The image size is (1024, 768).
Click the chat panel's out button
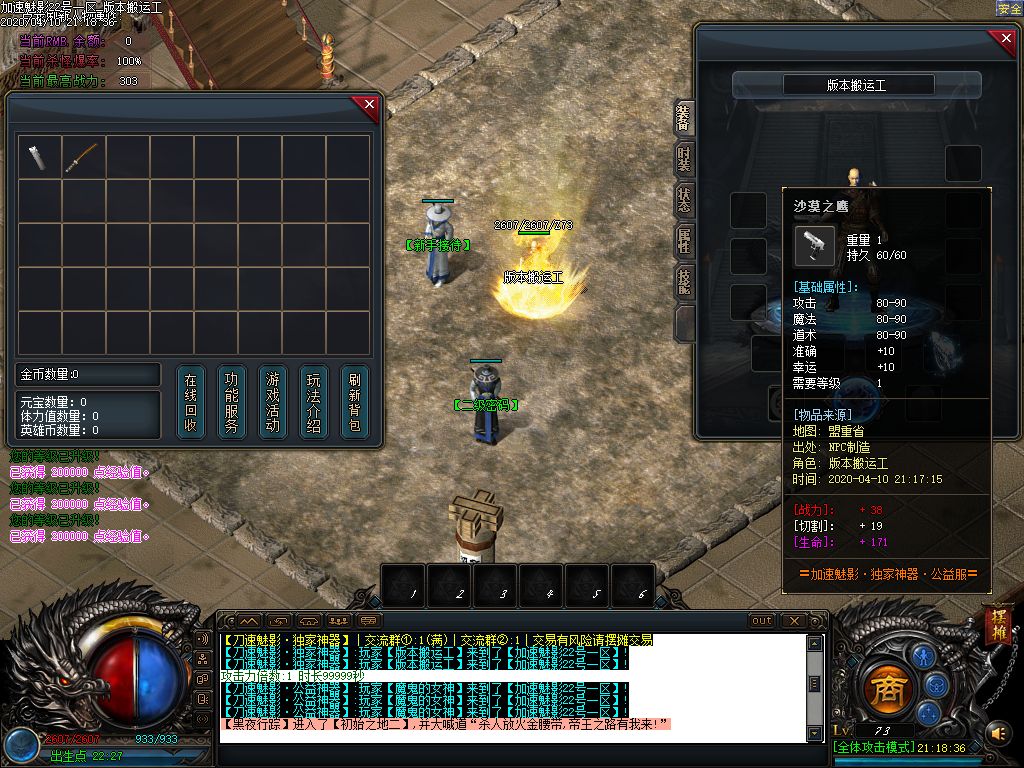pos(762,621)
